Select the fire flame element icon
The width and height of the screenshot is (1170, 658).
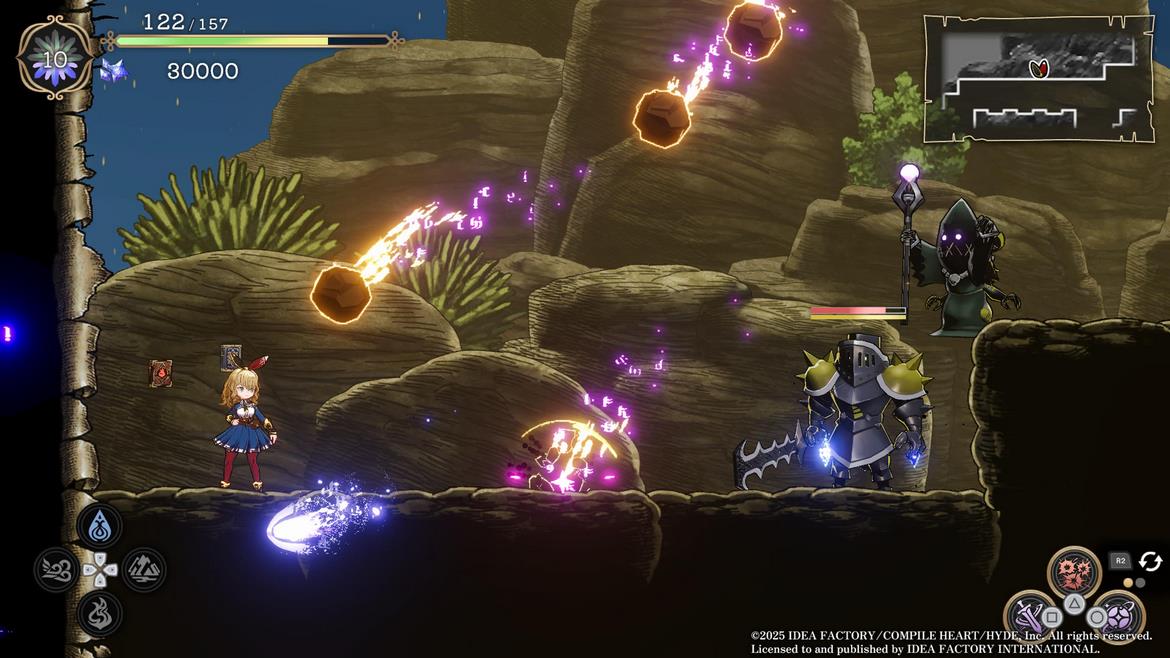click(x=100, y=613)
